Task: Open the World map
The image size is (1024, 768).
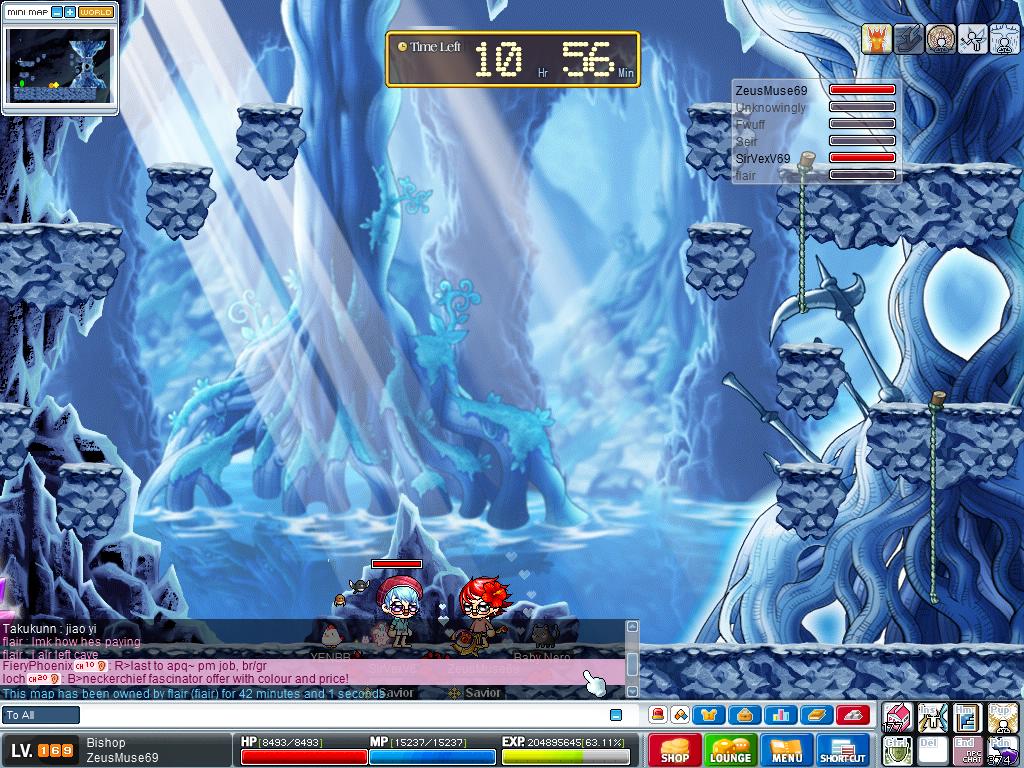Action: pyautogui.click(x=96, y=12)
